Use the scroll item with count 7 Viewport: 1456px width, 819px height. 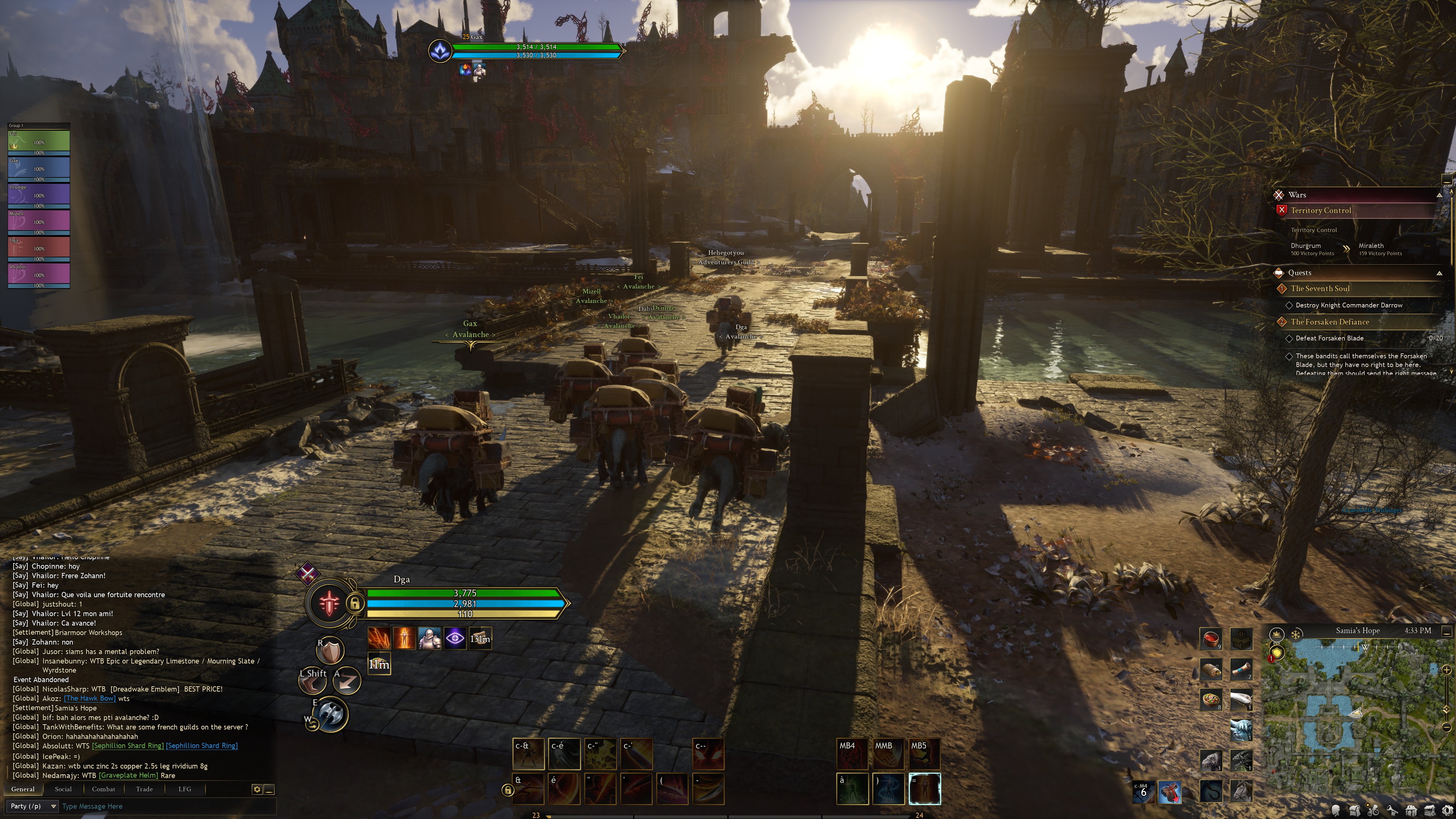click(1241, 669)
